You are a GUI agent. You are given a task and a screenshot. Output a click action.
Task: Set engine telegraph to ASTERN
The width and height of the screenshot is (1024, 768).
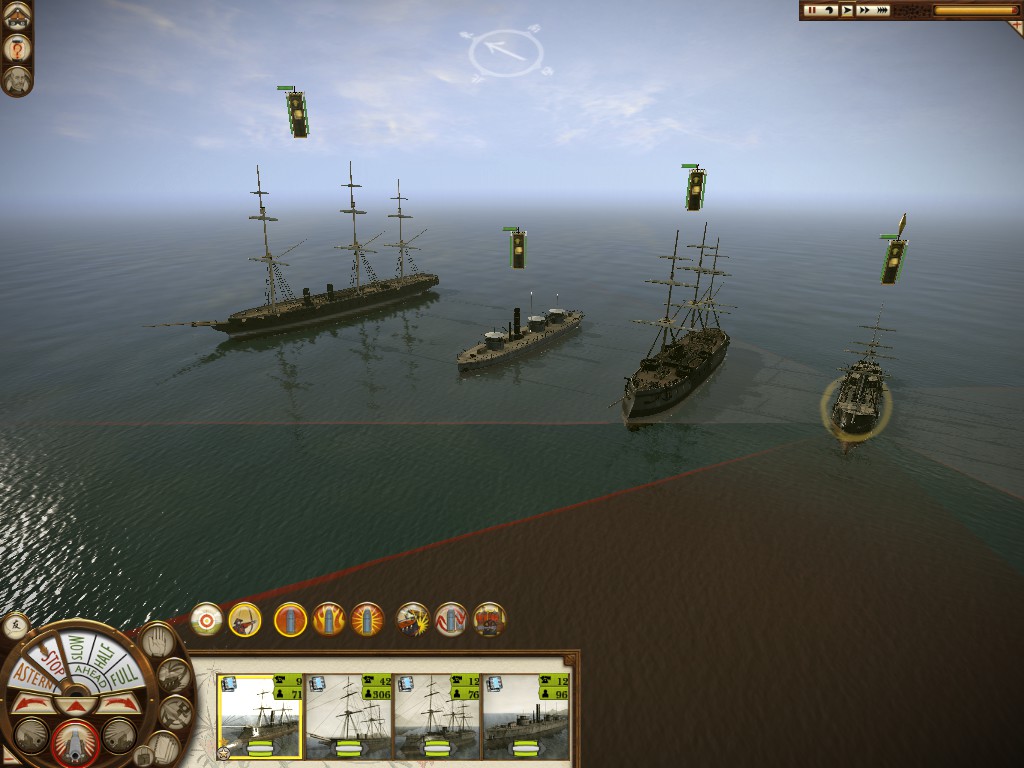tap(27, 676)
